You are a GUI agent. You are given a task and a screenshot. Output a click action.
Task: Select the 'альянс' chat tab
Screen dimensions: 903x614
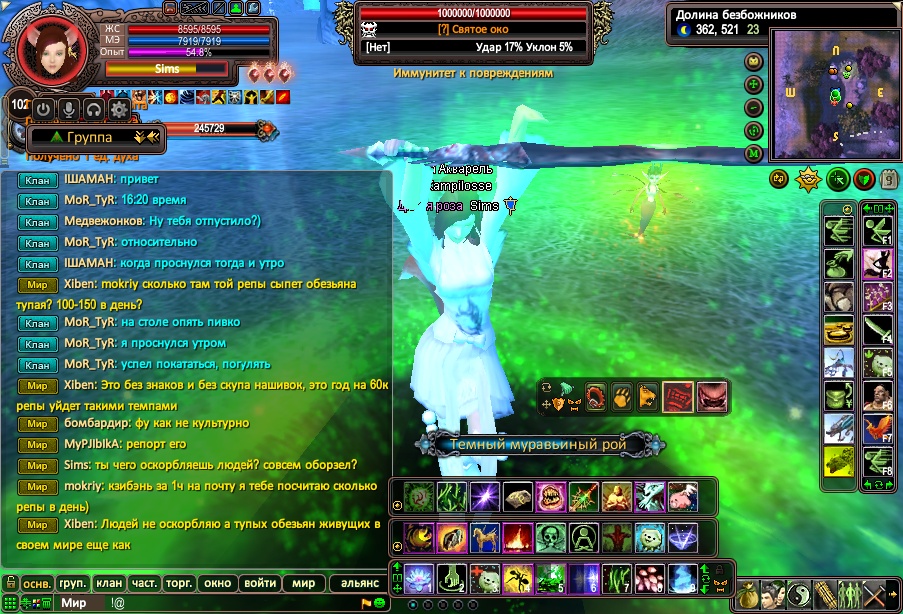tap(360, 583)
